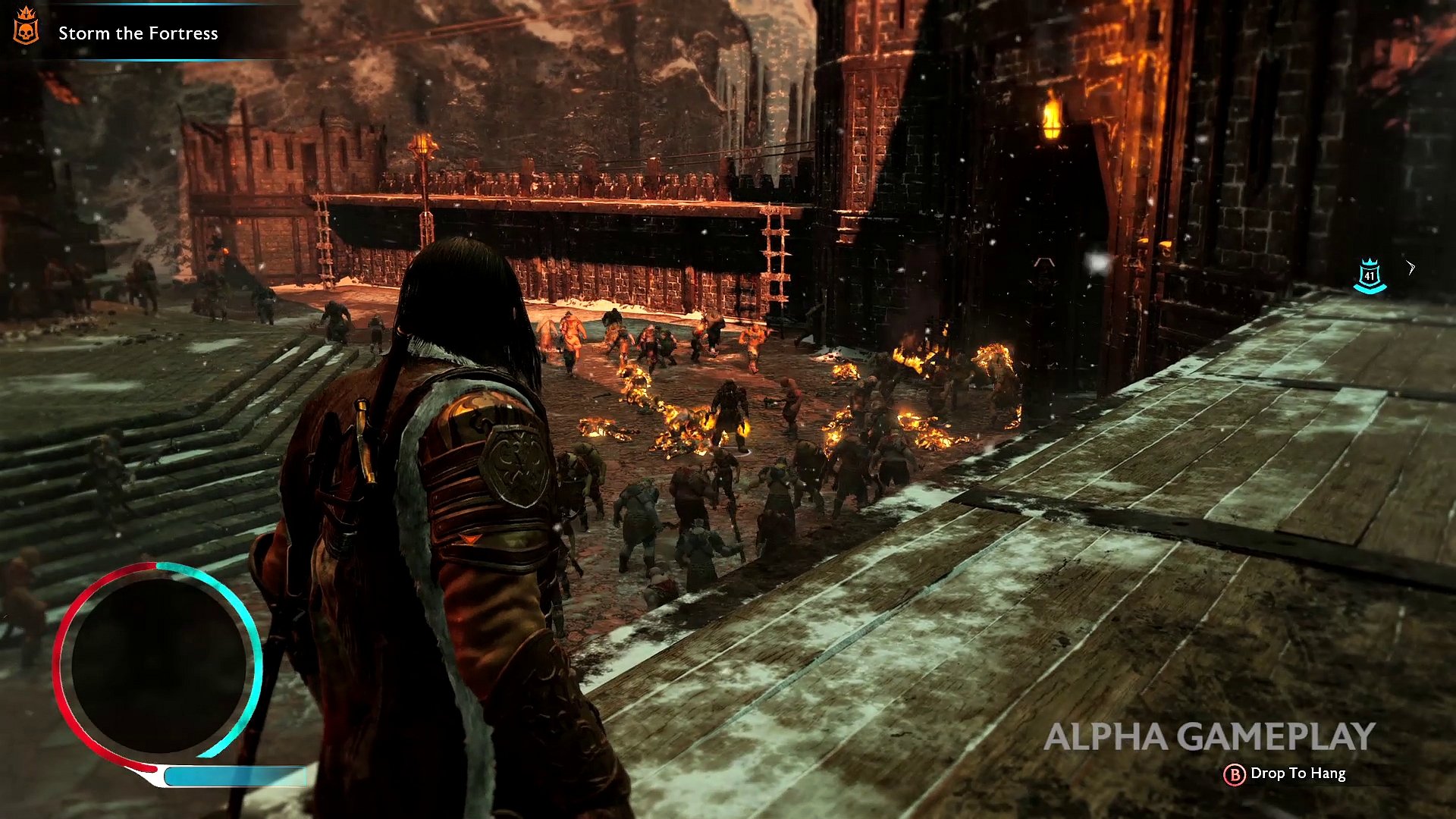1456x819 pixels.
Task: Open the circular minimap
Action: tap(158, 664)
